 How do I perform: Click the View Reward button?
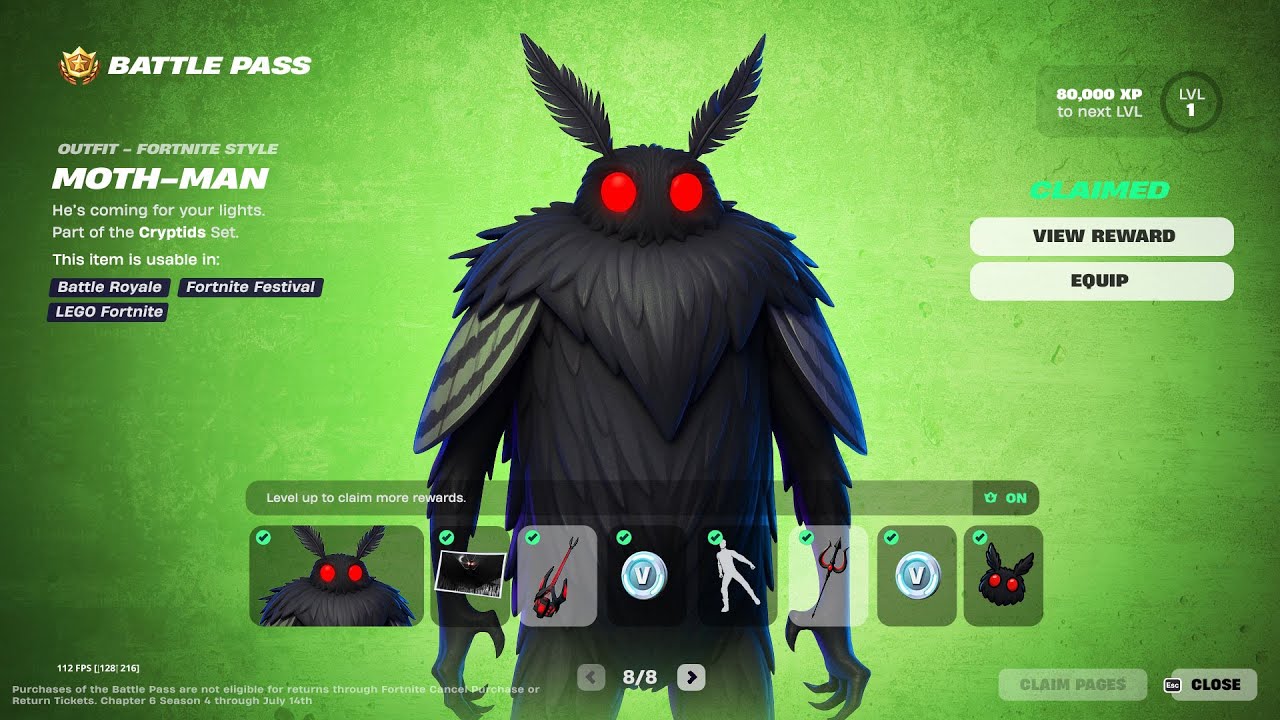(x=1101, y=236)
